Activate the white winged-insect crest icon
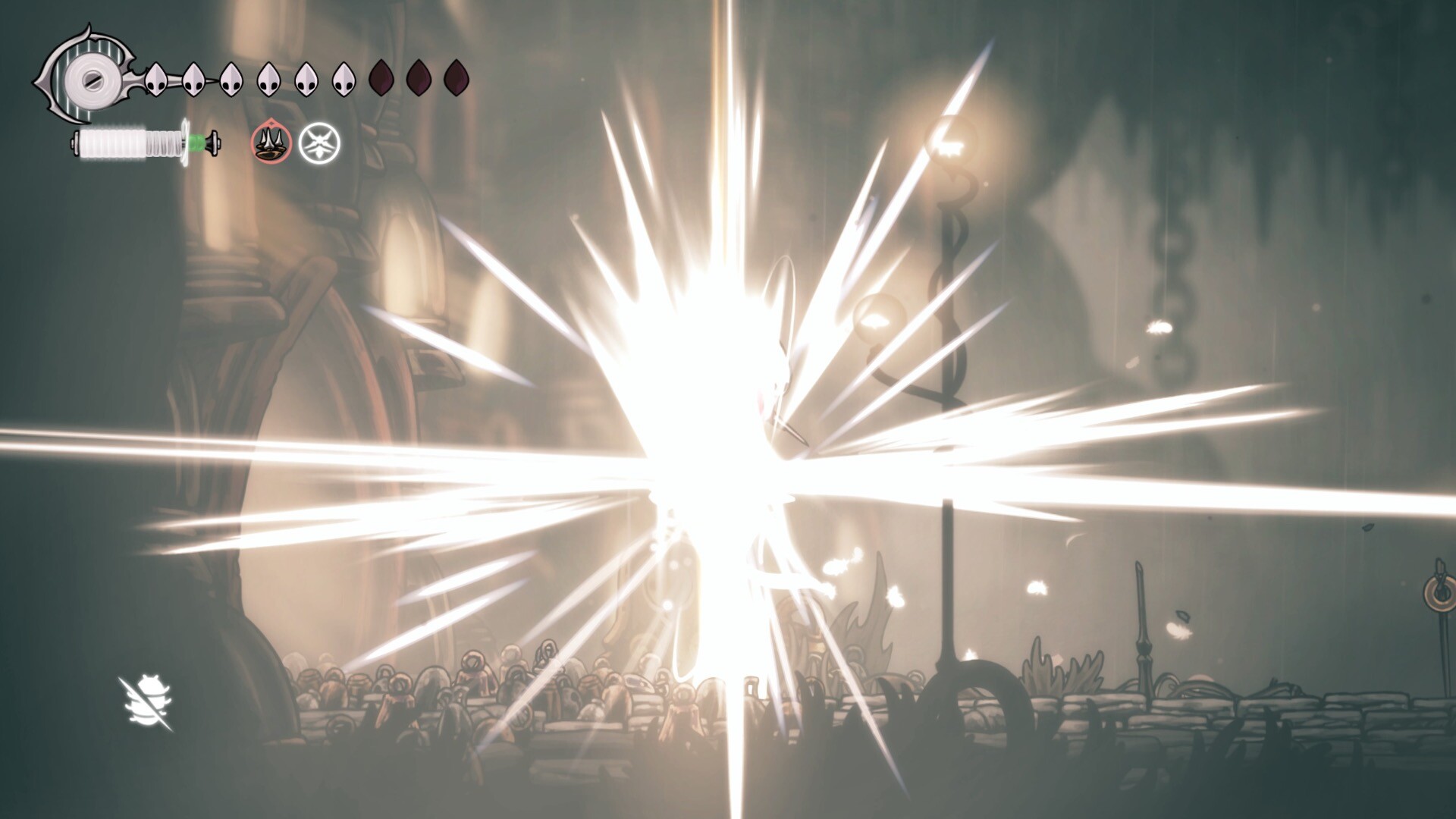Image resolution: width=1456 pixels, height=819 pixels. coord(319,143)
